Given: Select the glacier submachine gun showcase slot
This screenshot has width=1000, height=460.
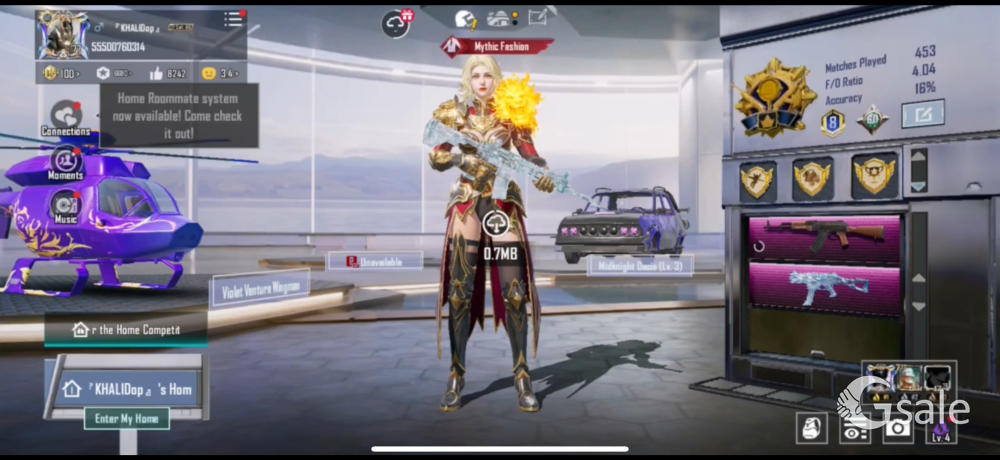Looking at the screenshot, I should [825, 289].
